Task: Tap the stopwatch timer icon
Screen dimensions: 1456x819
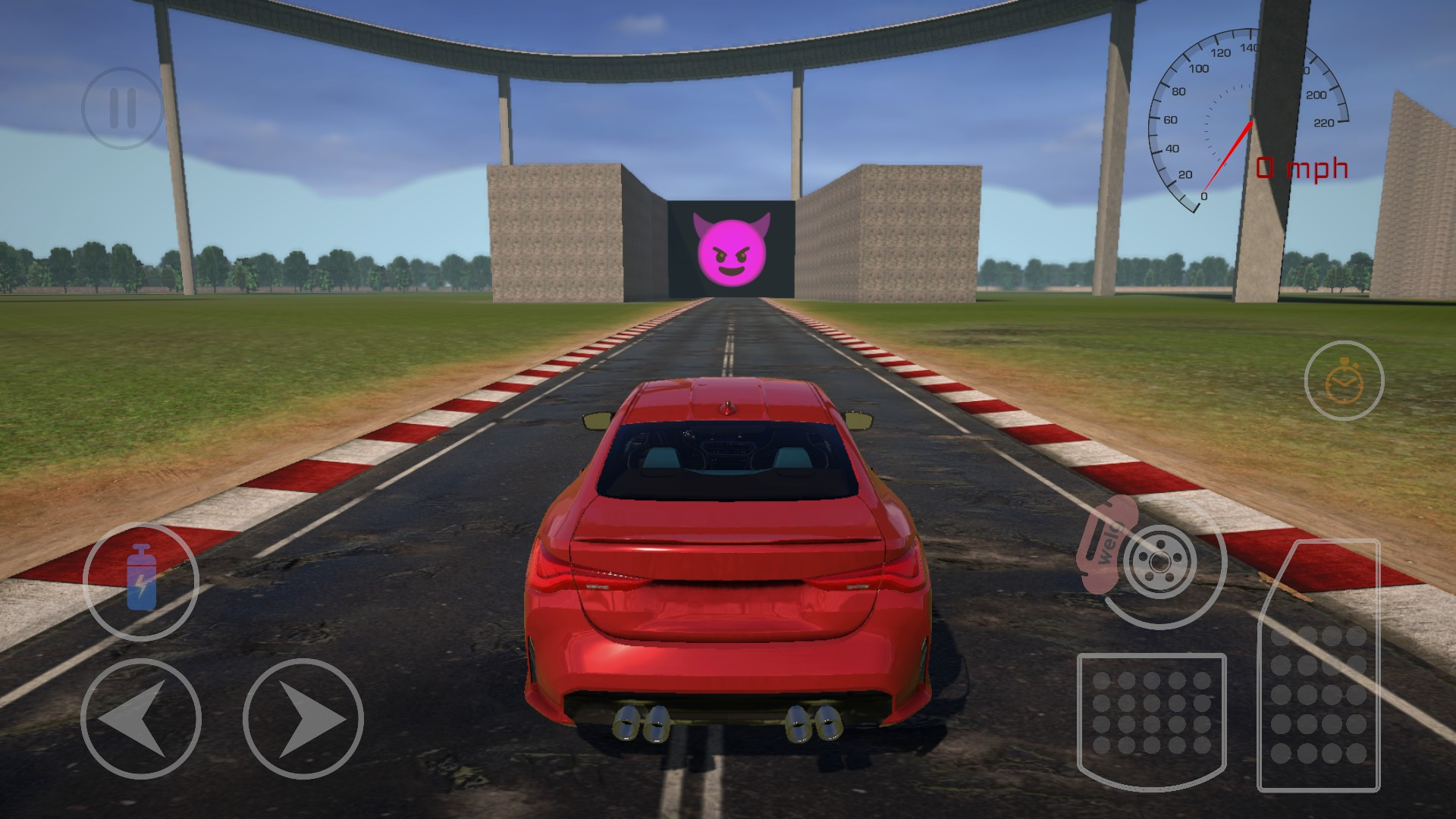Action: [1344, 381]
